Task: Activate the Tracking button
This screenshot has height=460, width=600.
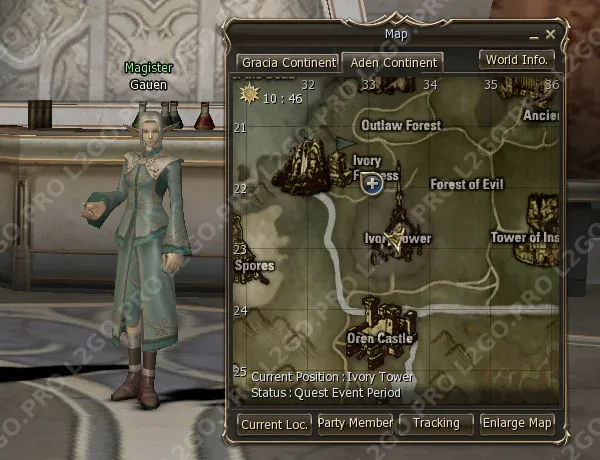Action: click(436, 424)
